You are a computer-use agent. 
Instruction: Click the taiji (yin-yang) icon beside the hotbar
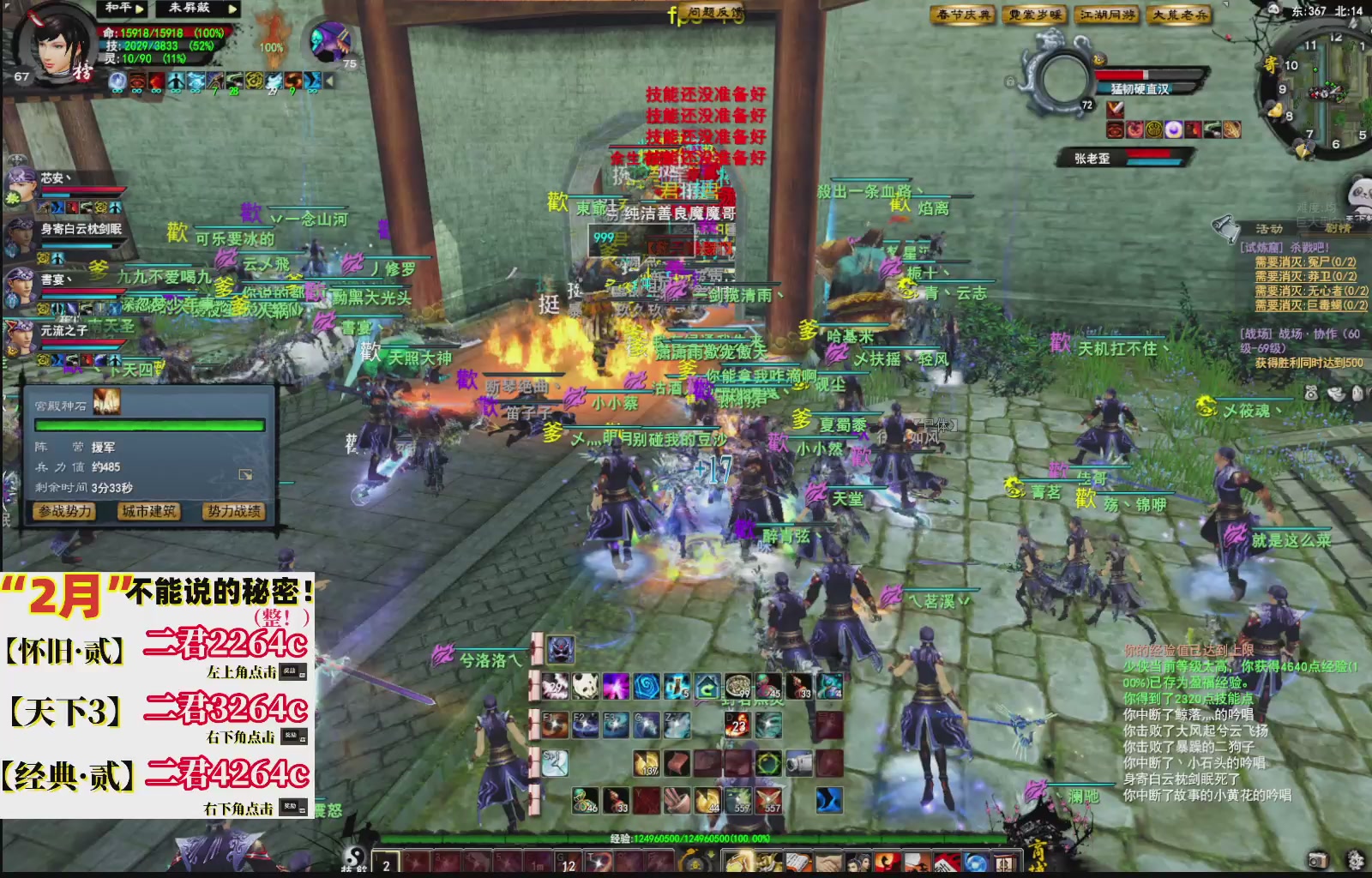353,857
